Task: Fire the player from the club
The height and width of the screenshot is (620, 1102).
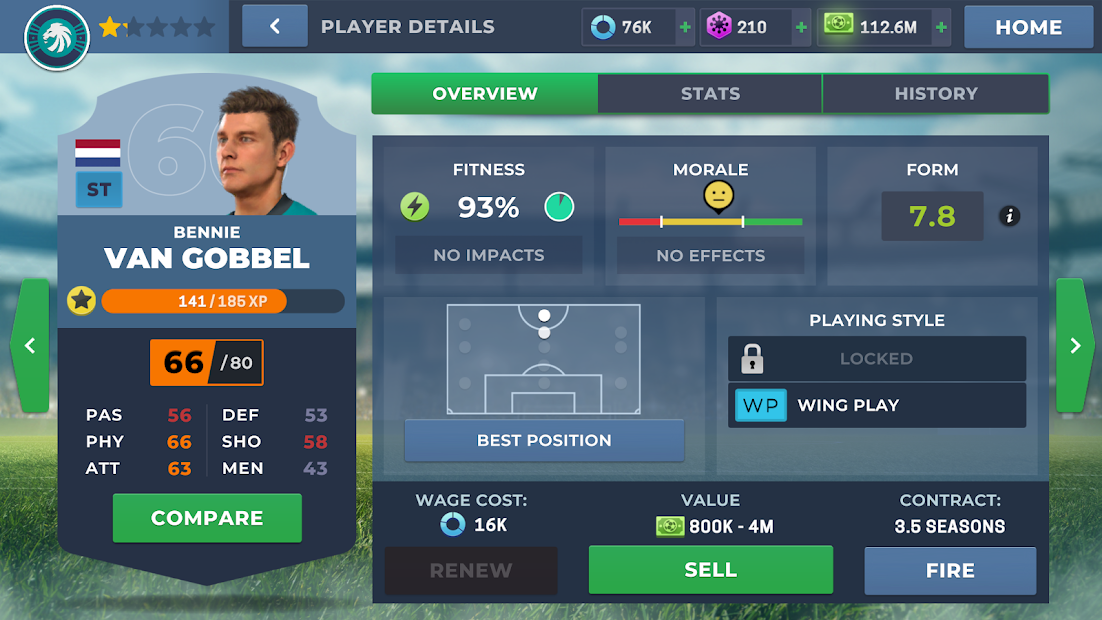Action: pyautogui.click(x=950, y=571)
